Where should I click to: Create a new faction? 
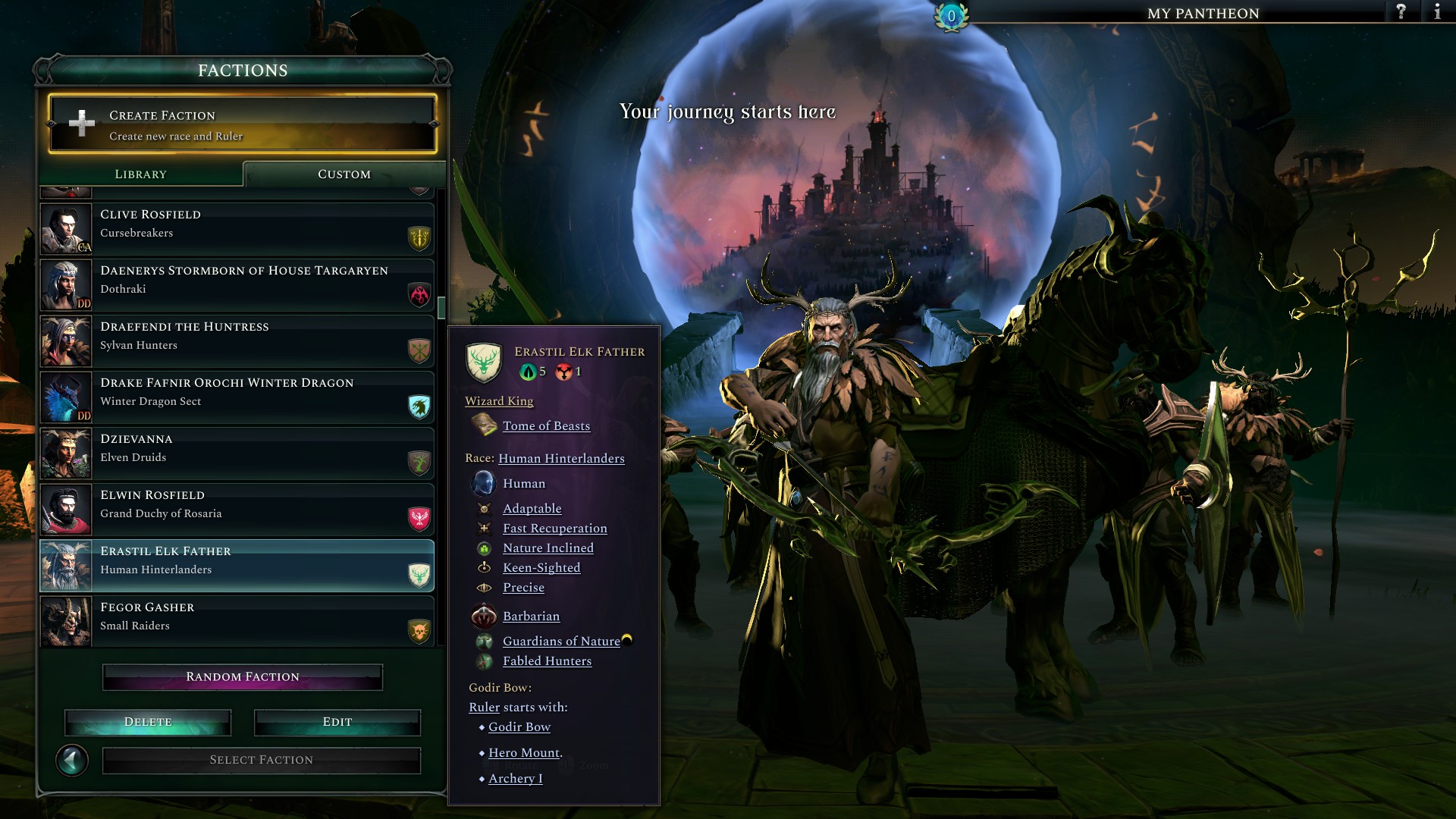(242, 124)
